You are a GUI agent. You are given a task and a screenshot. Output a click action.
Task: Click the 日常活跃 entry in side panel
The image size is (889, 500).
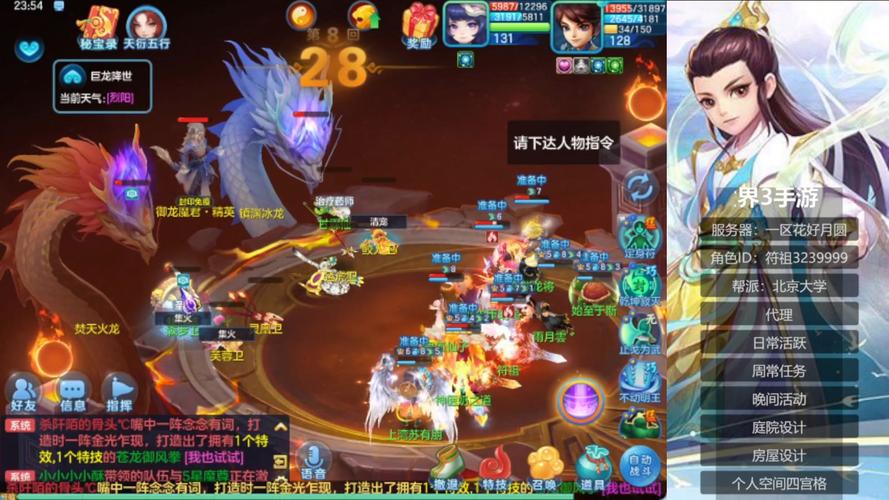pos(779,342)
